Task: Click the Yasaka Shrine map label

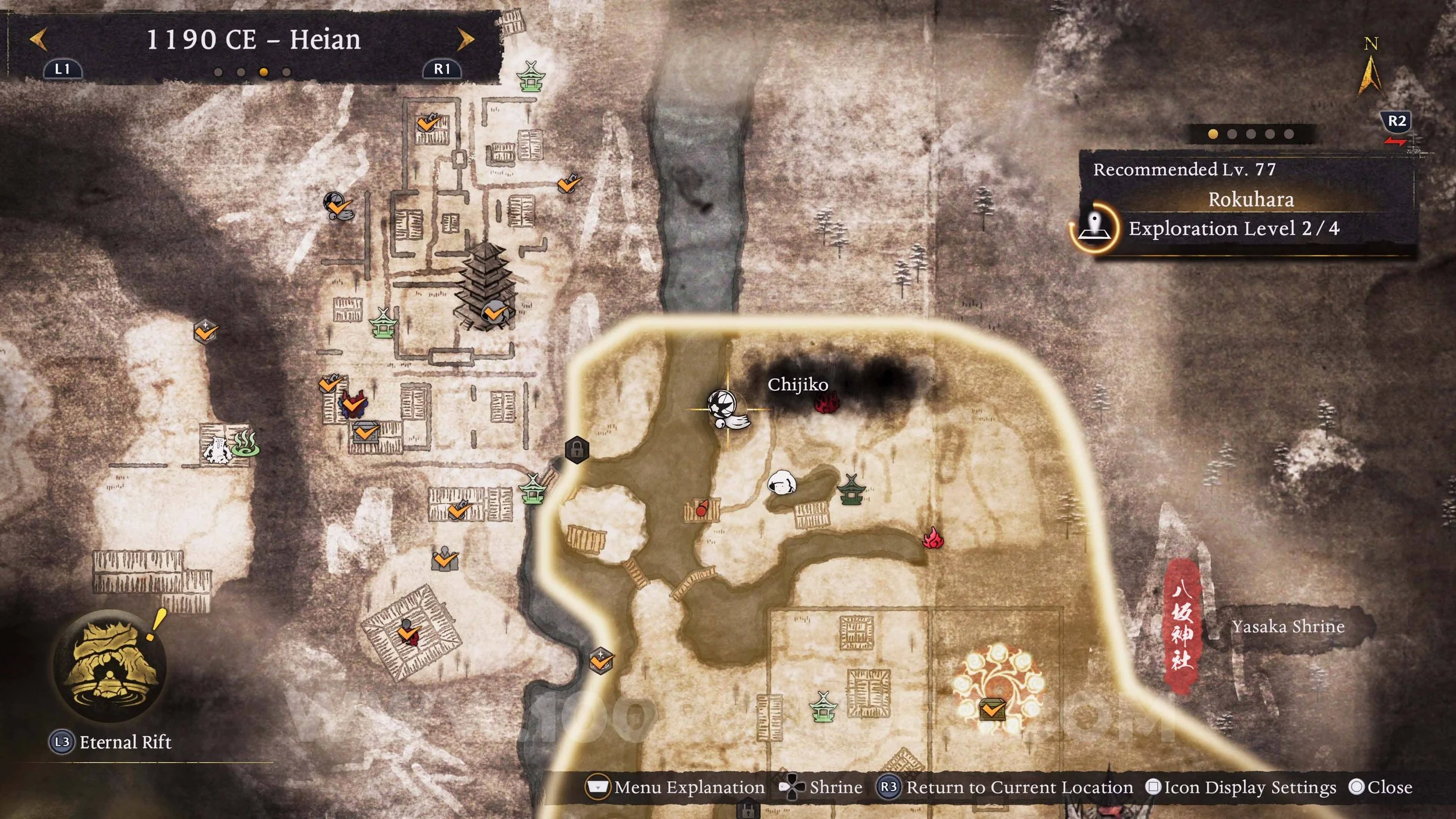Action: pos(1288,627)
